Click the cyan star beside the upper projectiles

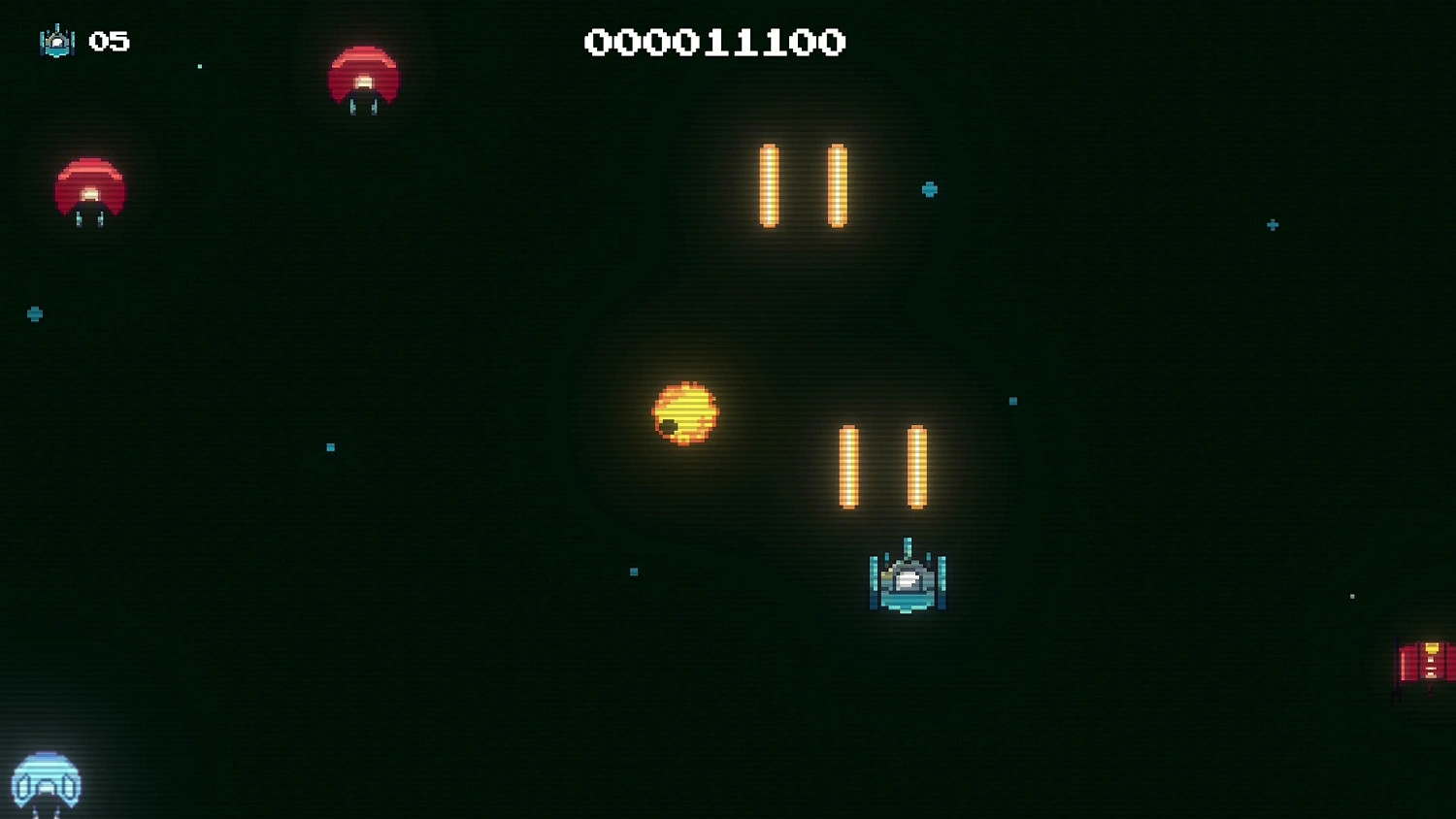coord(929,190)
